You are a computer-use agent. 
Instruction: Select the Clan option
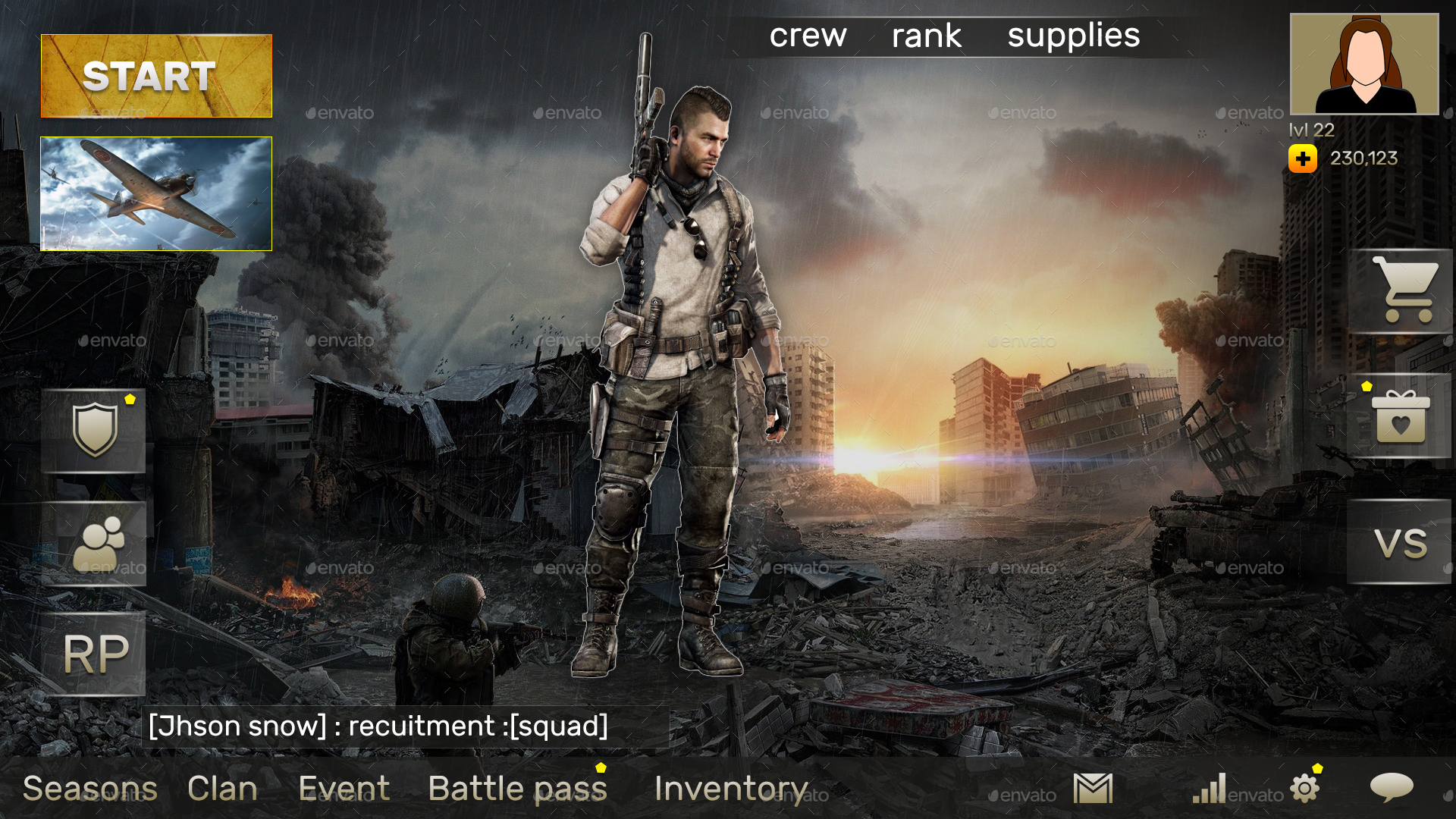point(222,789)
